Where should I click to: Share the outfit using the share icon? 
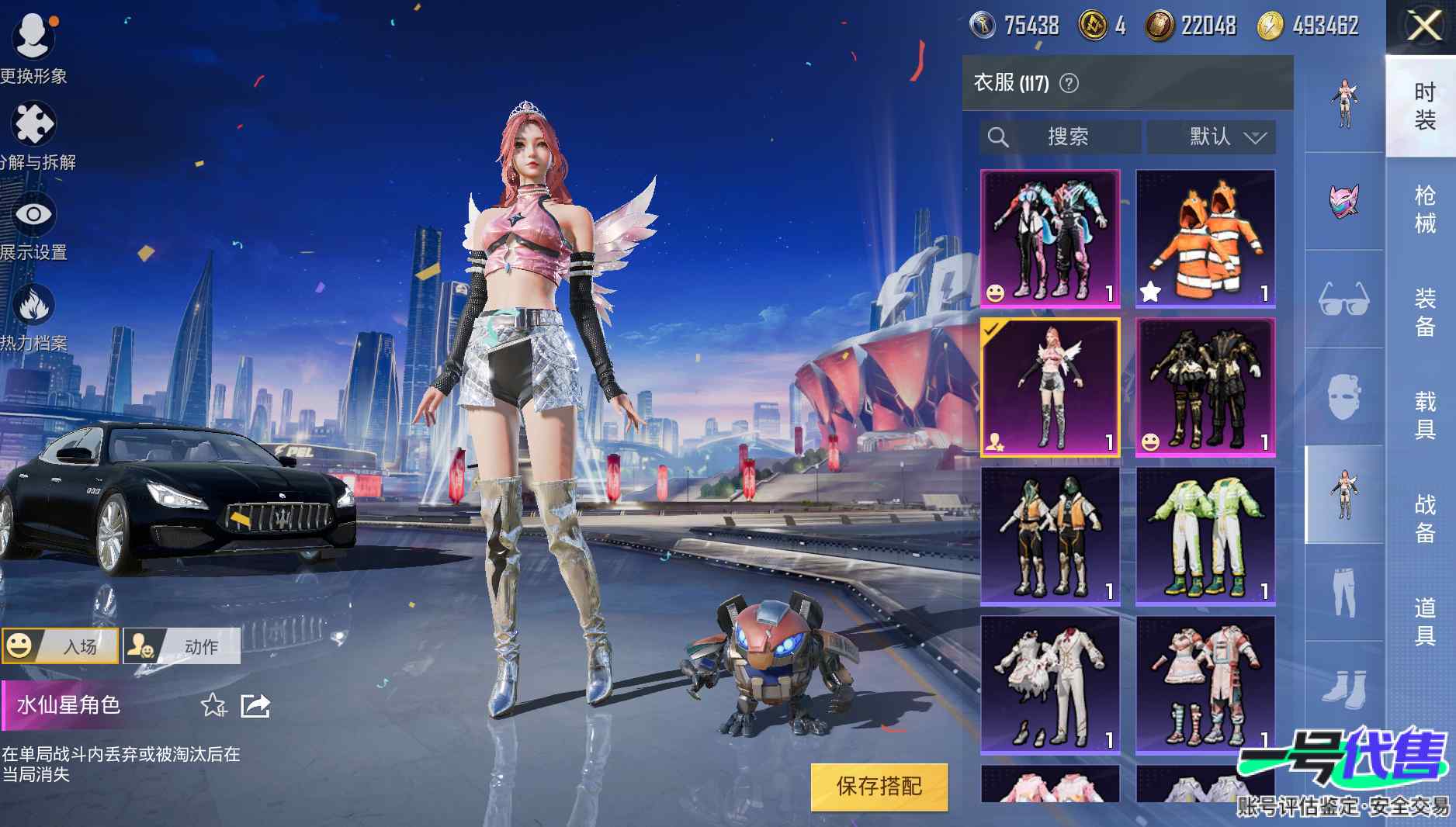[255, 705]
